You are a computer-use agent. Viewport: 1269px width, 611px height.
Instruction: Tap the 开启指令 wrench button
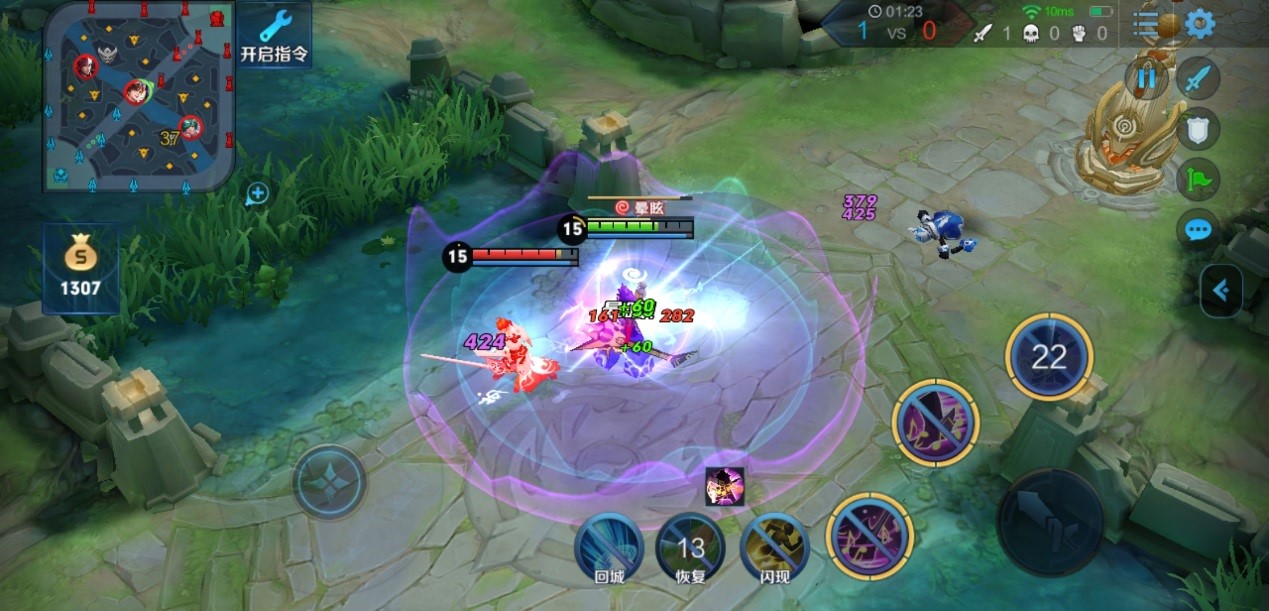click(x=273, y=35)
